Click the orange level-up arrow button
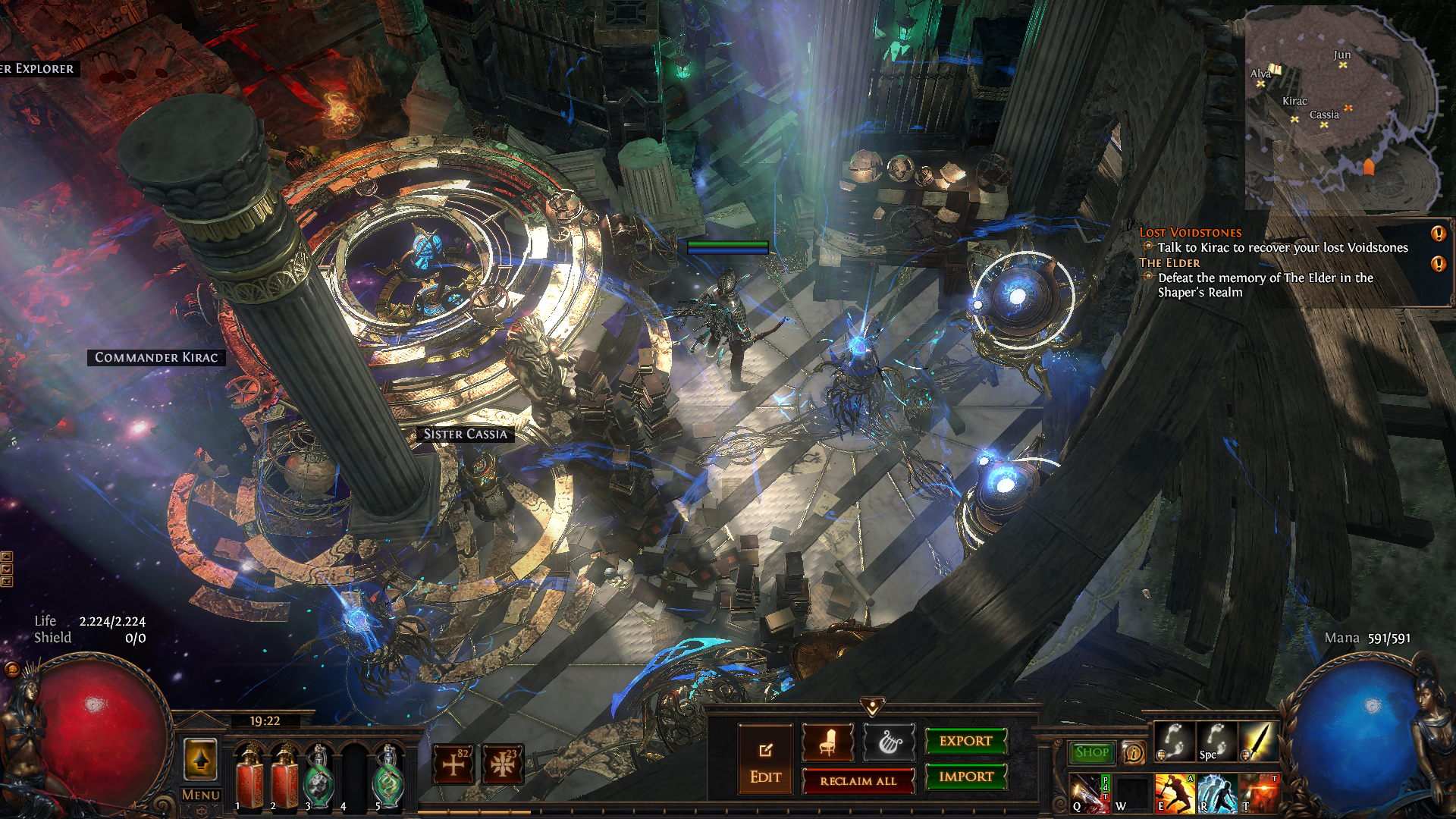1456x819 pixels. coord(200,759)
